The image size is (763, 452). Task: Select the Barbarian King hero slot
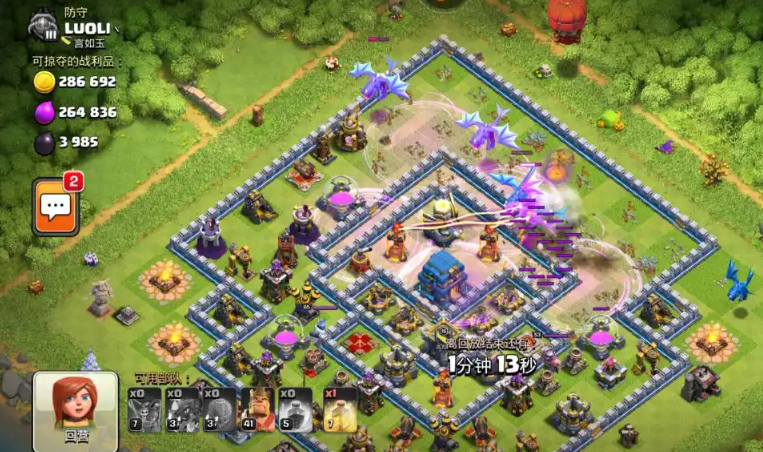[x=258, y=410]
